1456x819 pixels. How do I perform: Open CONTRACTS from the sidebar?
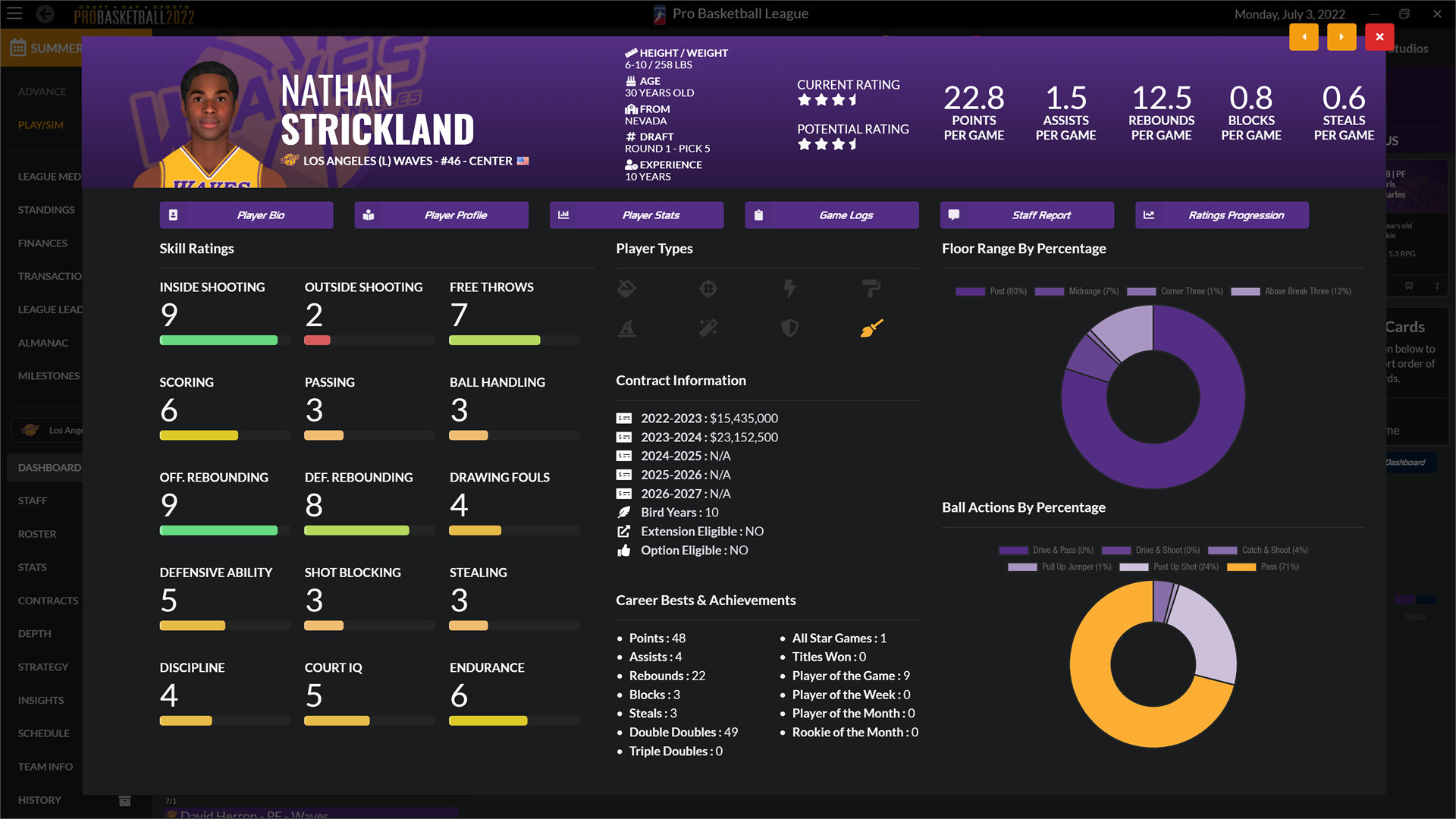click(x=47, y=600)
